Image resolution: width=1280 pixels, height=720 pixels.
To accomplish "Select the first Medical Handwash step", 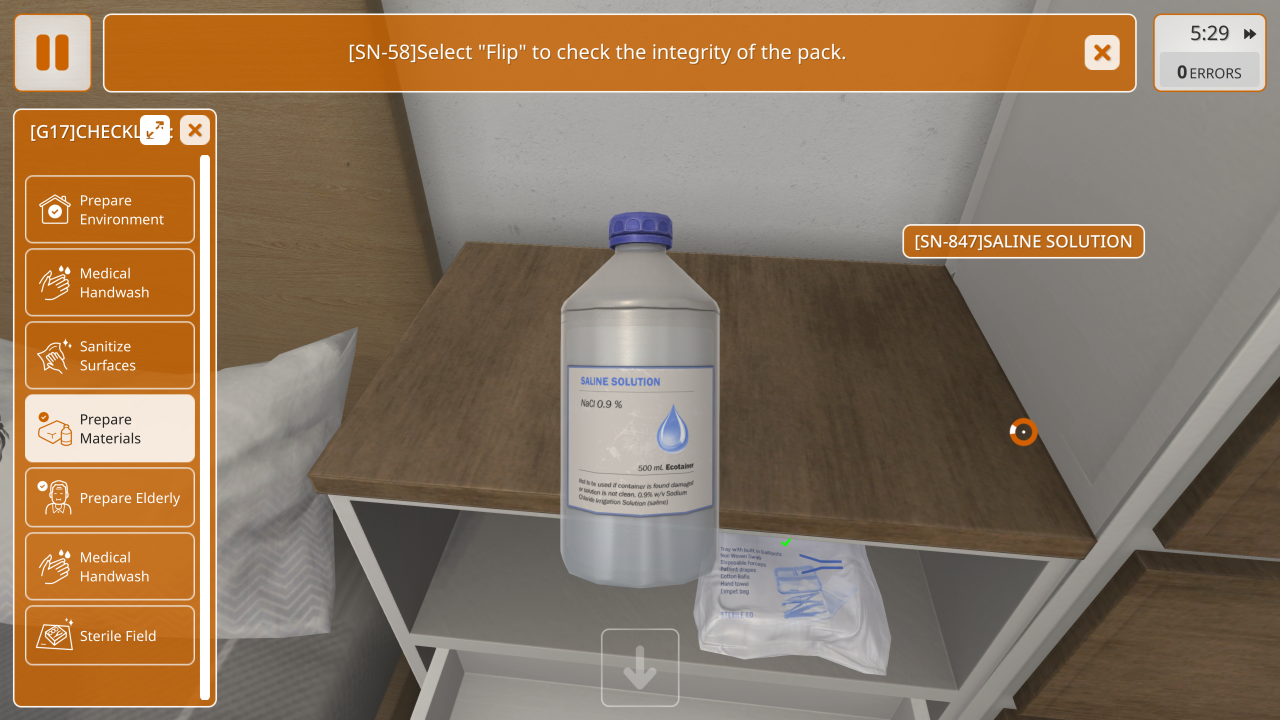I will [x=110, y=283].
